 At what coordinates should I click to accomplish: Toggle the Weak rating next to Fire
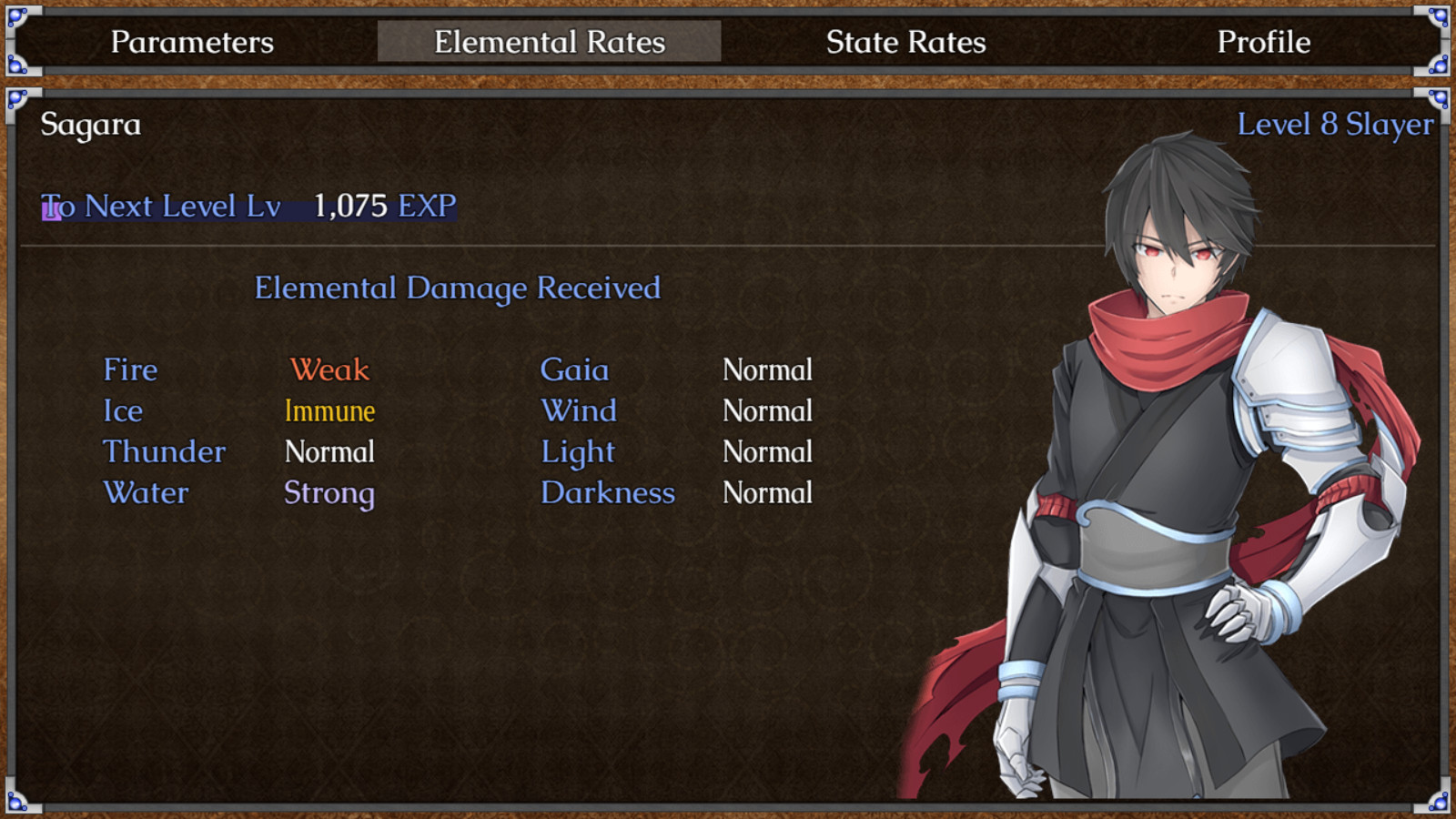329,370
